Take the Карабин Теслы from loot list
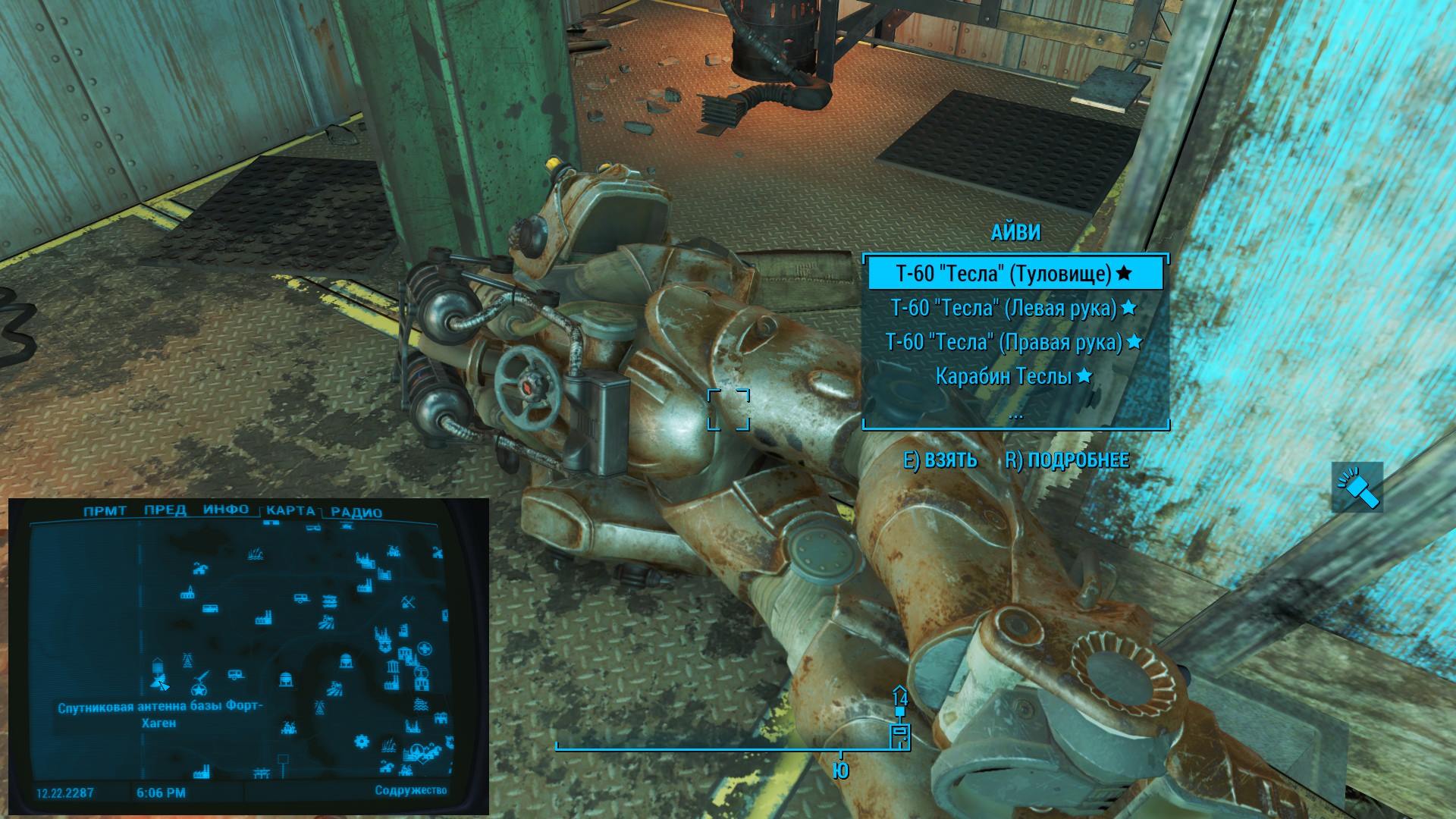This screenshot has height=819, width=1456. (1014, 376)
